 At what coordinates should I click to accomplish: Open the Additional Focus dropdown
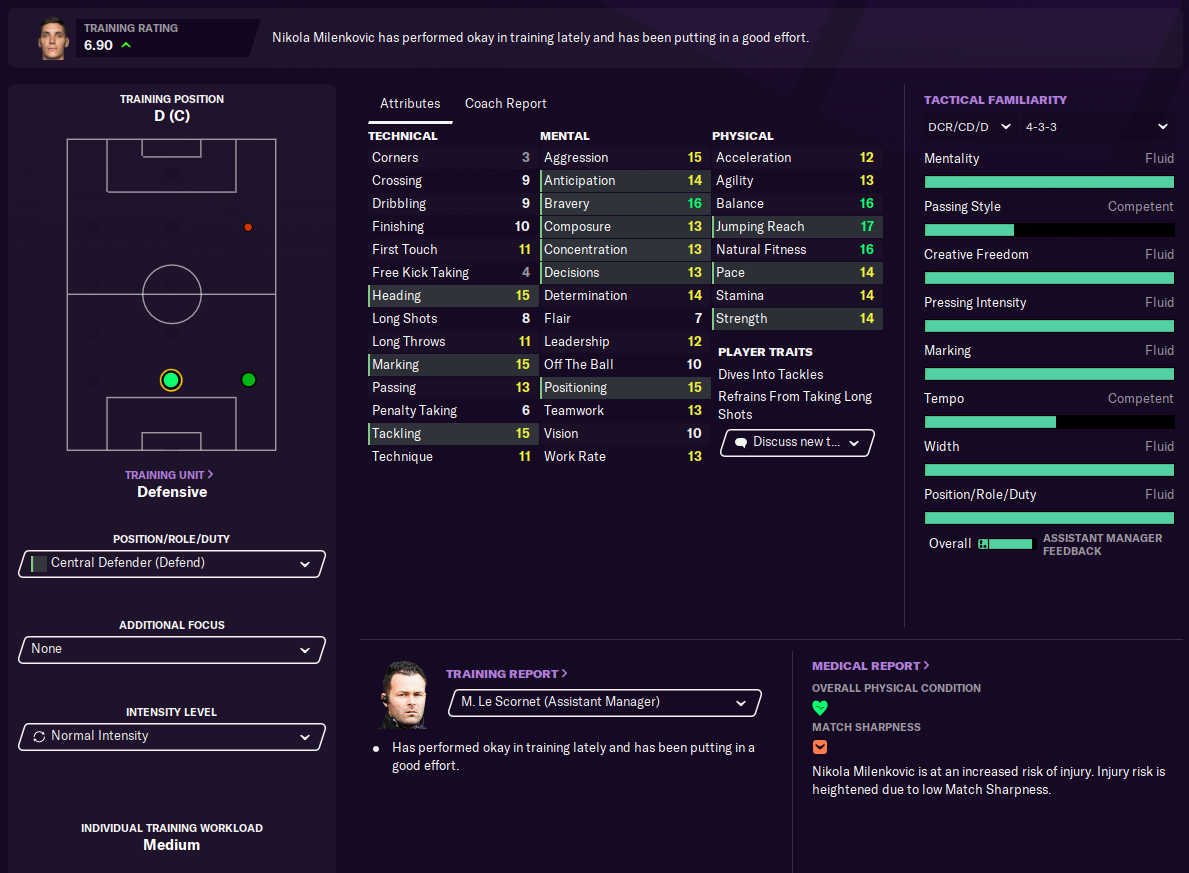pyautogui.click(x=172, y=650)
